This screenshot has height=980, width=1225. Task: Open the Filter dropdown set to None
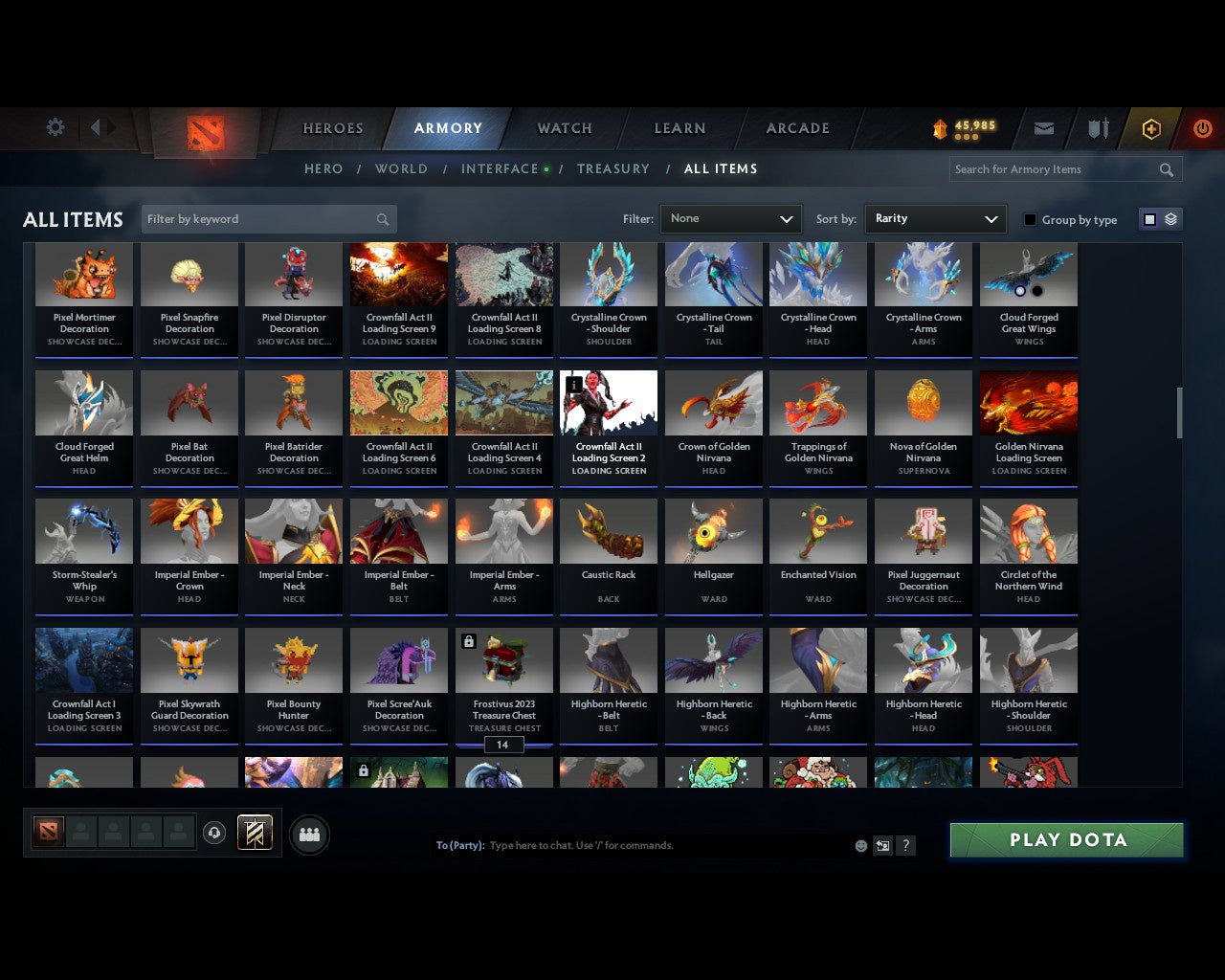(730, 218)
